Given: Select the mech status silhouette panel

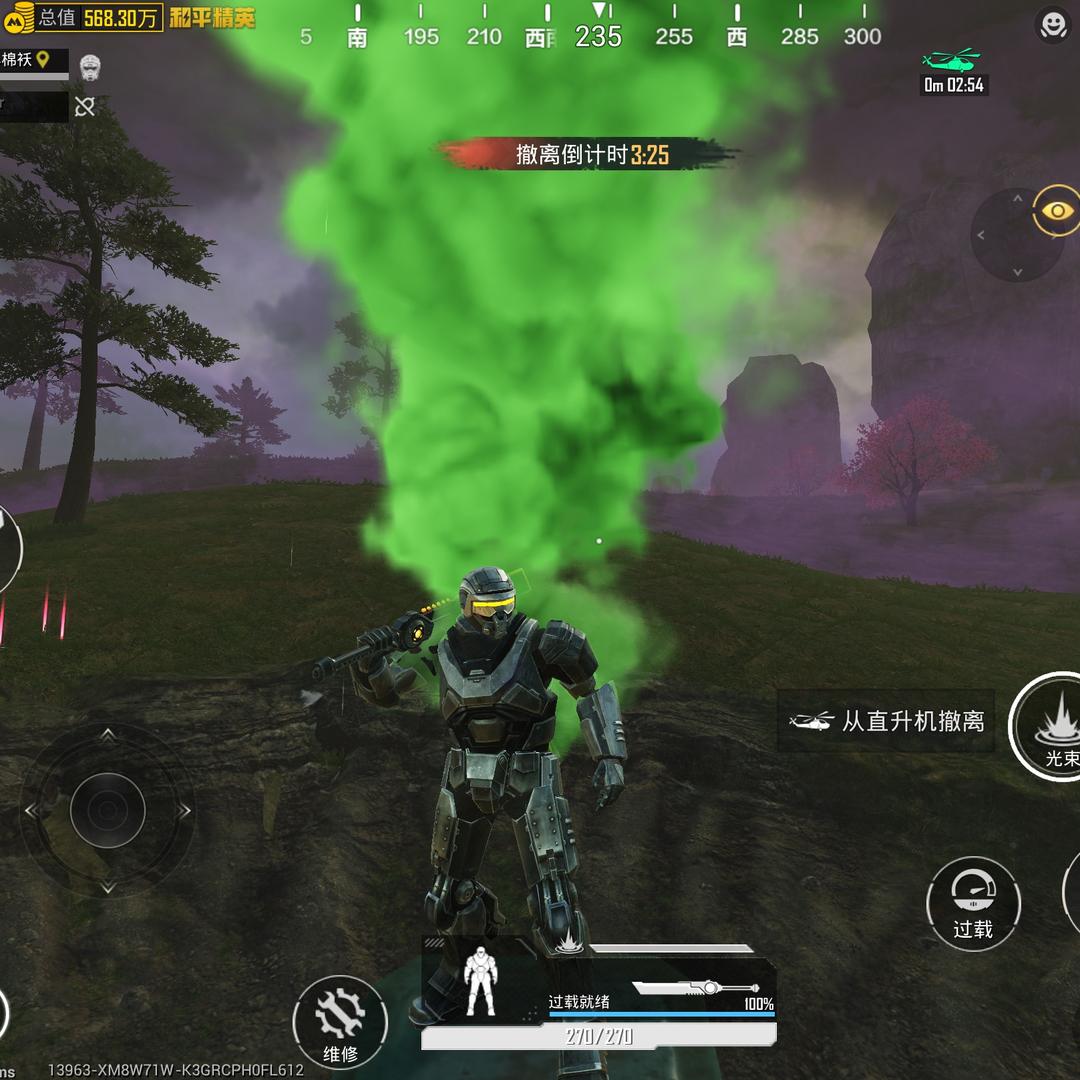Looking at the screenshot, I should pos(481,981).
